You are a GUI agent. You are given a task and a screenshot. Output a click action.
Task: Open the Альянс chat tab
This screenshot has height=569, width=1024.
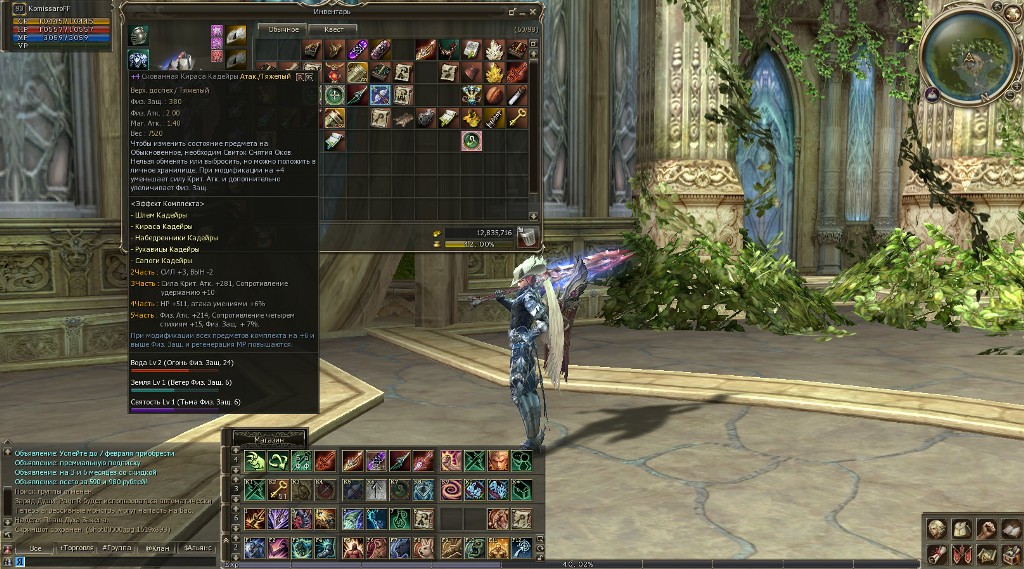coord(199,548)
